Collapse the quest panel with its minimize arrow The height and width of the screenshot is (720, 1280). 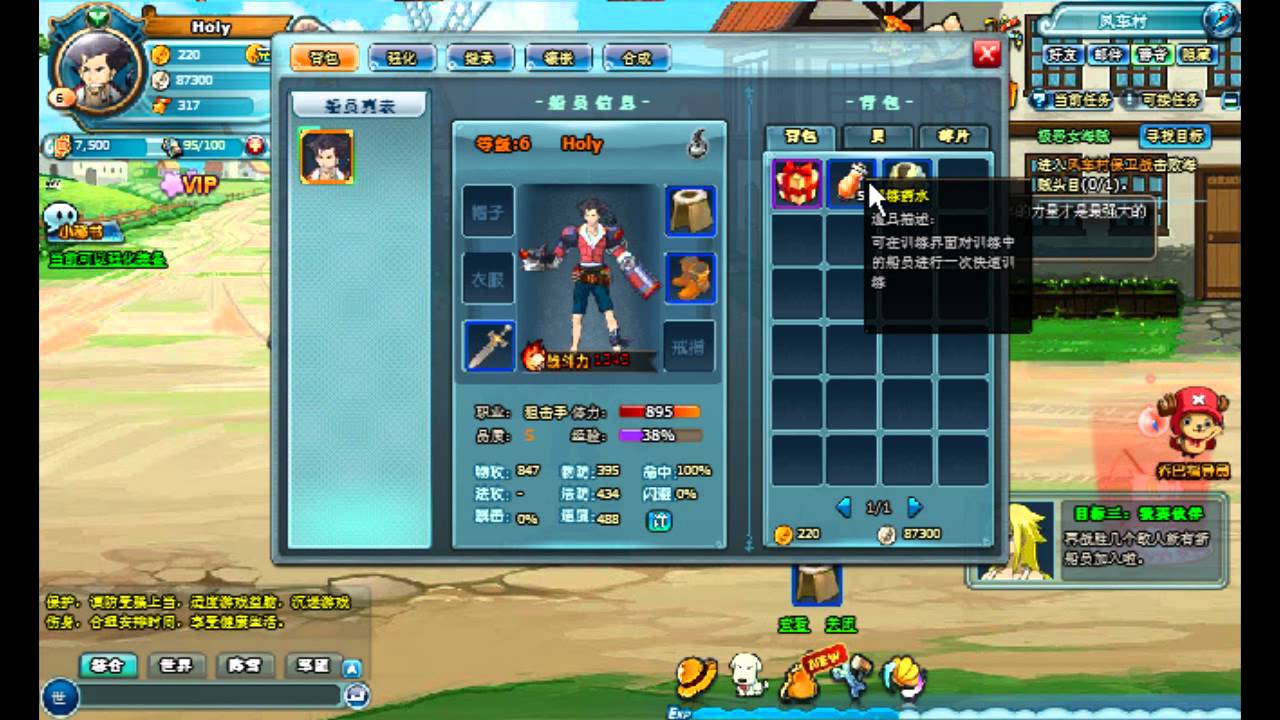pyautogui.click(x=1231, y=103)
